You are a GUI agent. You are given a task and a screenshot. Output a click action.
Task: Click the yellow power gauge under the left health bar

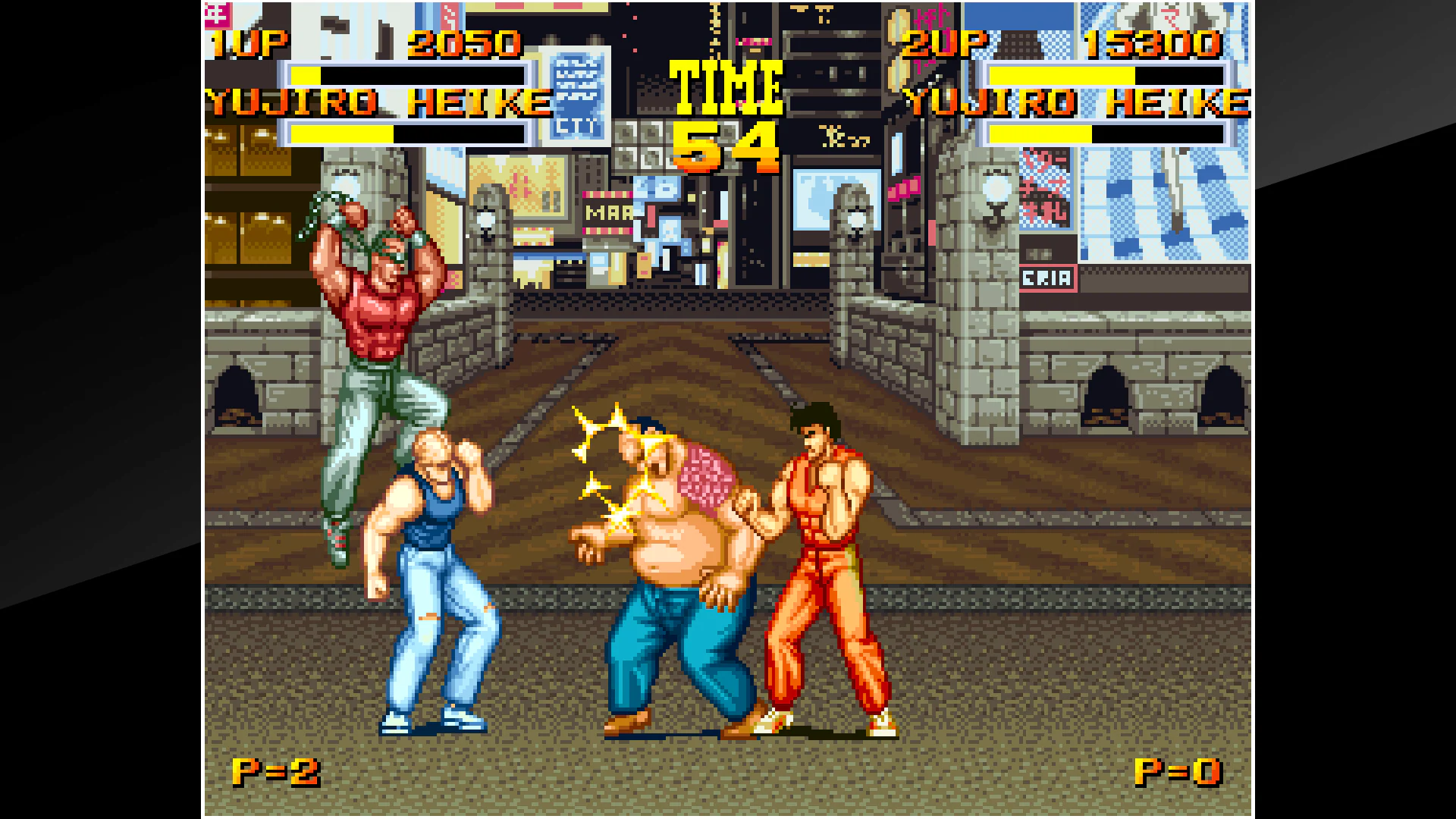coord(341,134)
